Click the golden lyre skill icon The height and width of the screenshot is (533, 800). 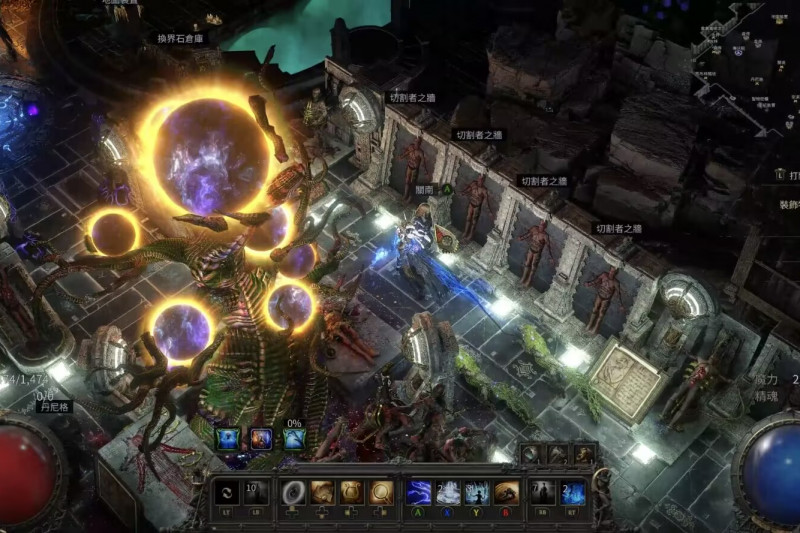tap(351, 492)
